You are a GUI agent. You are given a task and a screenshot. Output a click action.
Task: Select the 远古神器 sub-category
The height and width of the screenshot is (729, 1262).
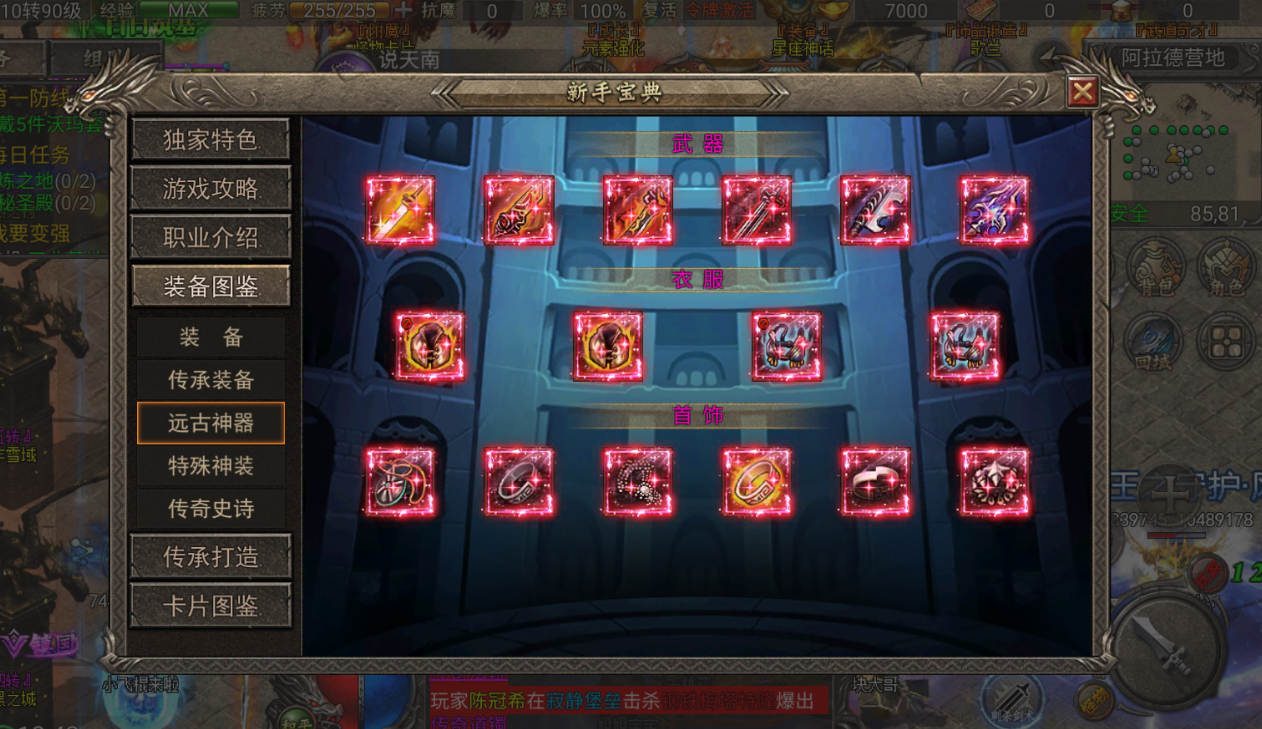[210, 423]
